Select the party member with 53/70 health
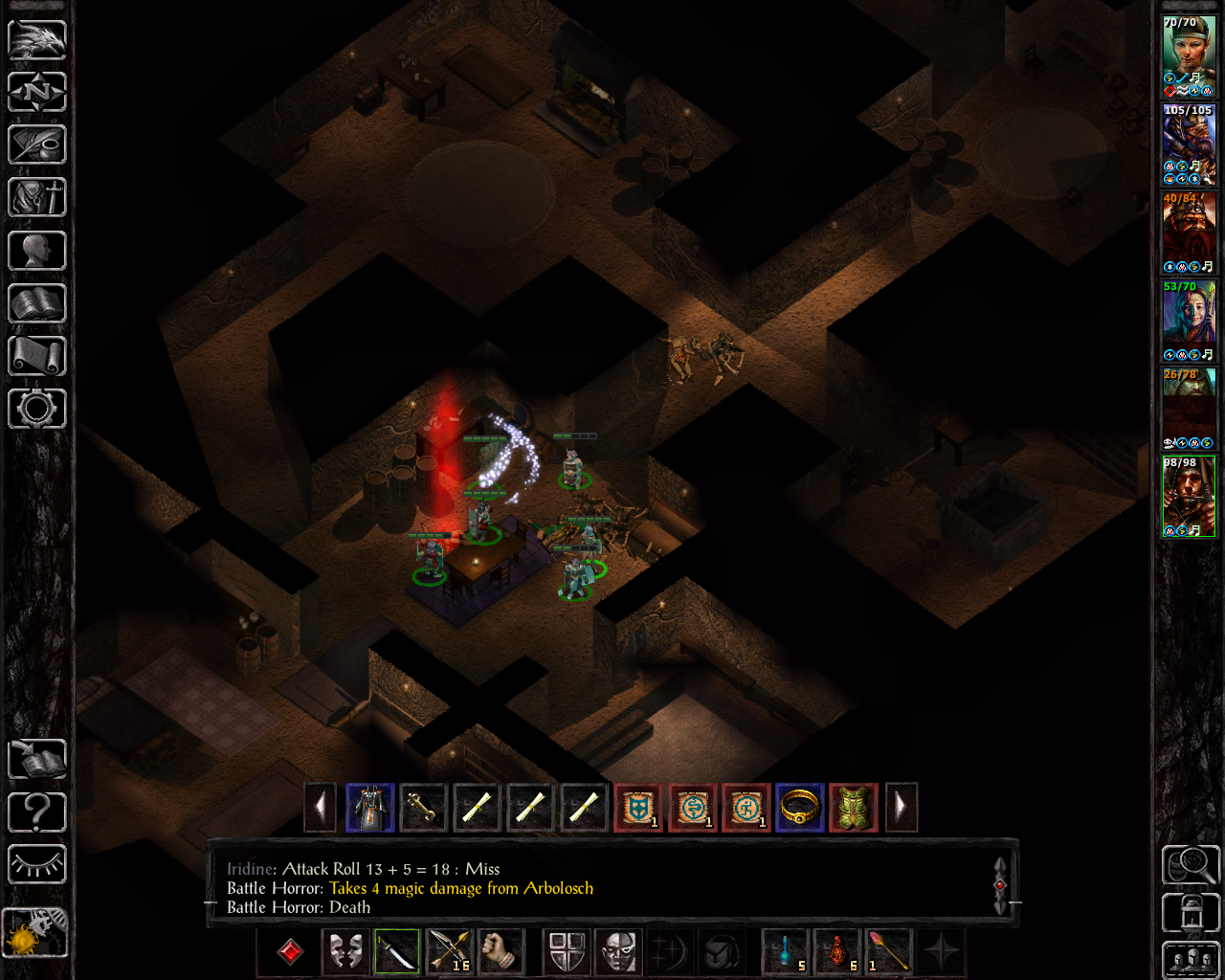This screenshot has width=1225, height=980. 1189,318
